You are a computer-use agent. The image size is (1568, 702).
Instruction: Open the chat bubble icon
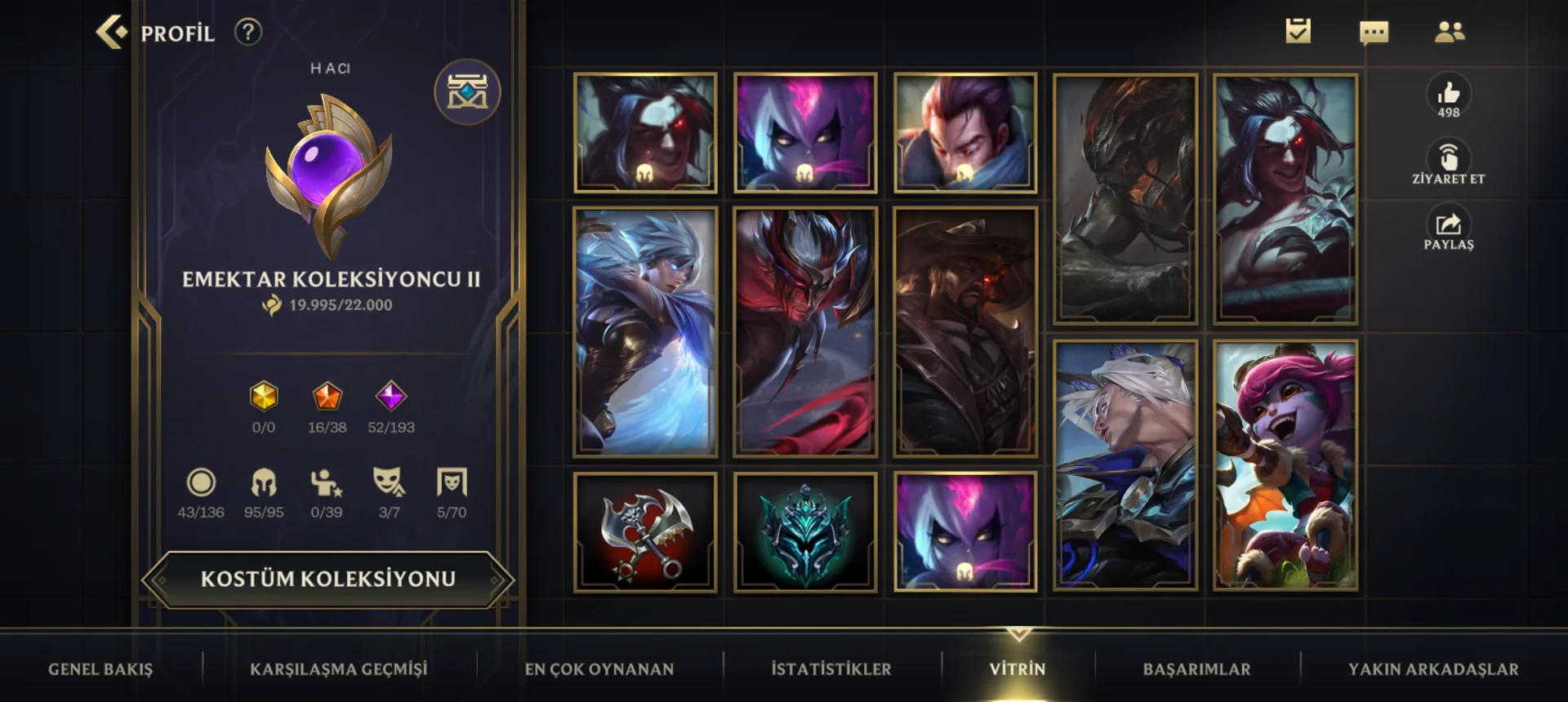coord(1374,33)
